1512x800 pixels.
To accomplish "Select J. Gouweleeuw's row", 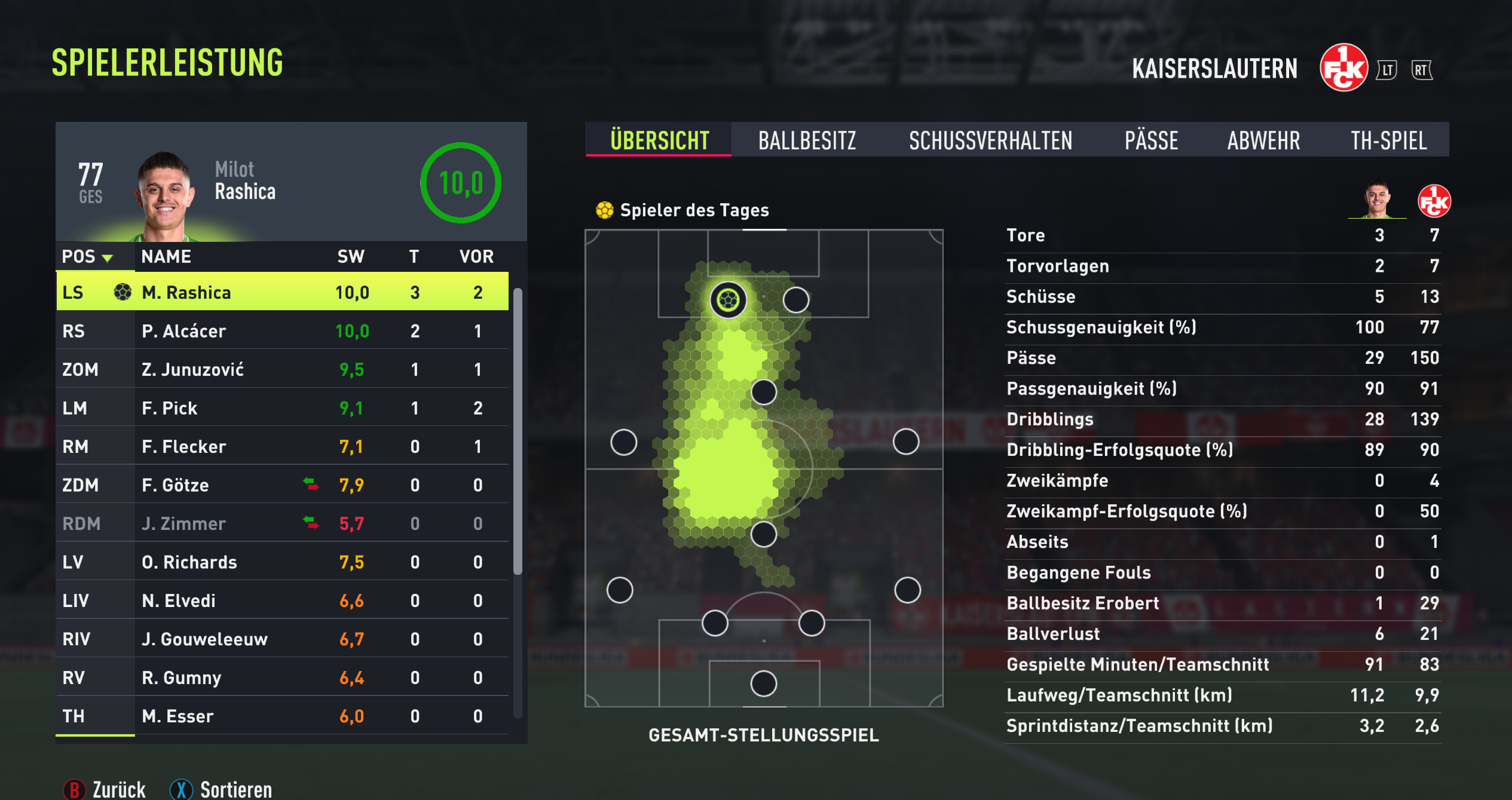I will coord(282,639).
